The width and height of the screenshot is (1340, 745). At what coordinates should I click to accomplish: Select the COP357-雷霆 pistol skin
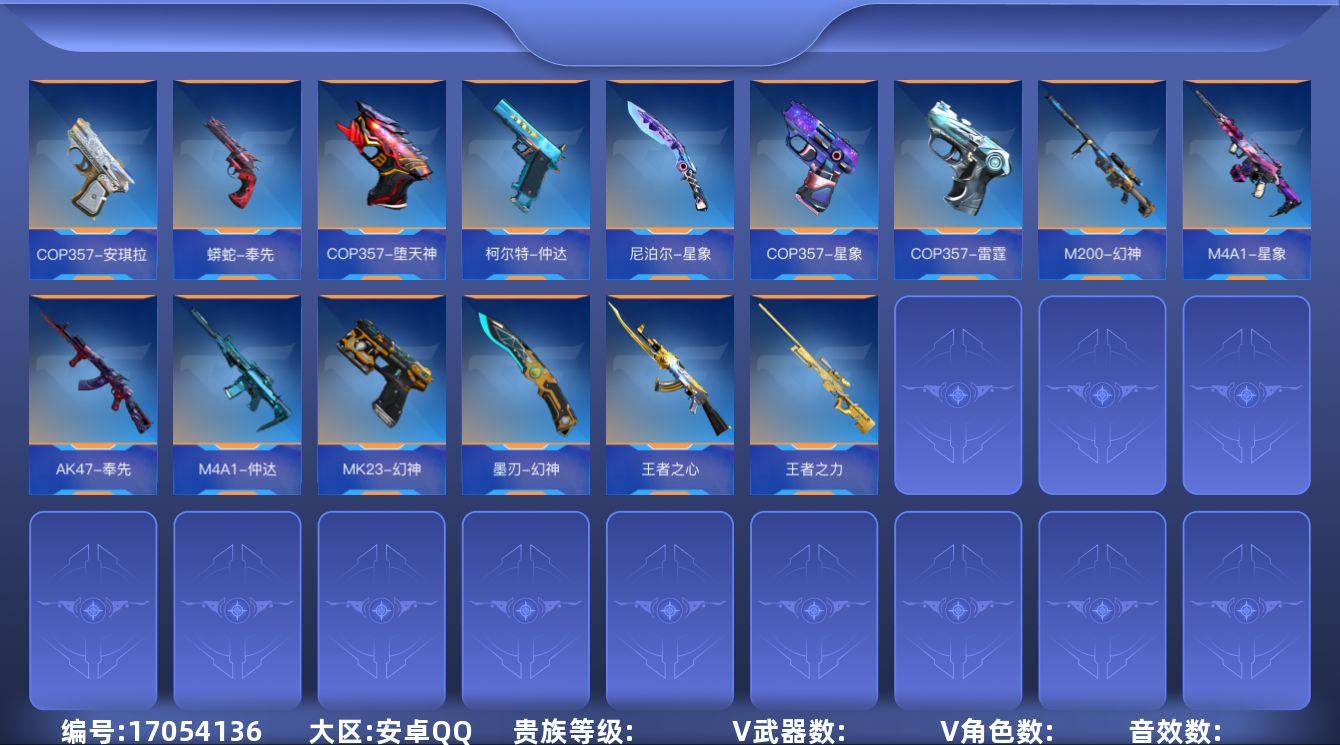click(x=957, y=170)
